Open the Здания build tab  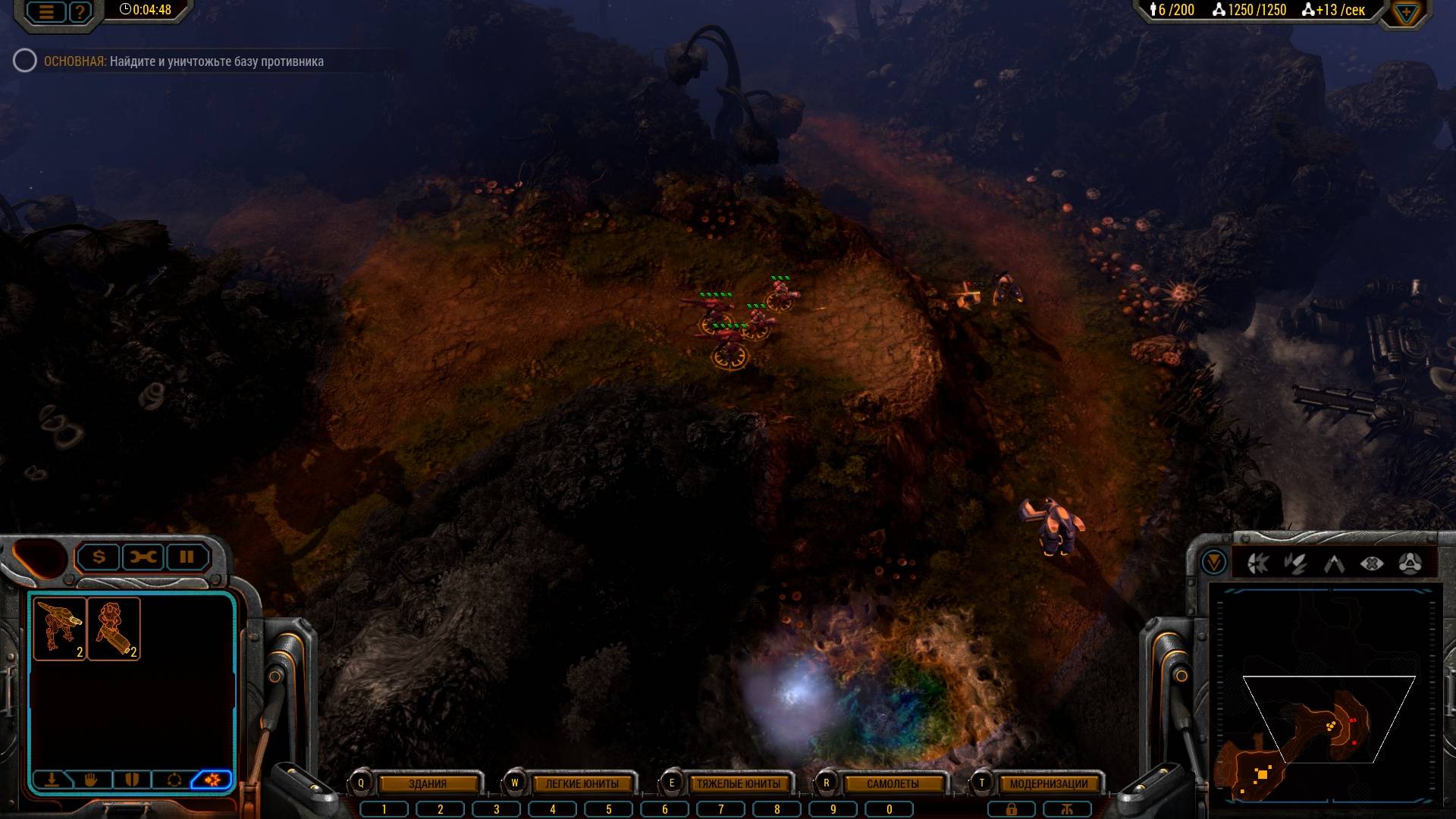click(x=428, y=783)
